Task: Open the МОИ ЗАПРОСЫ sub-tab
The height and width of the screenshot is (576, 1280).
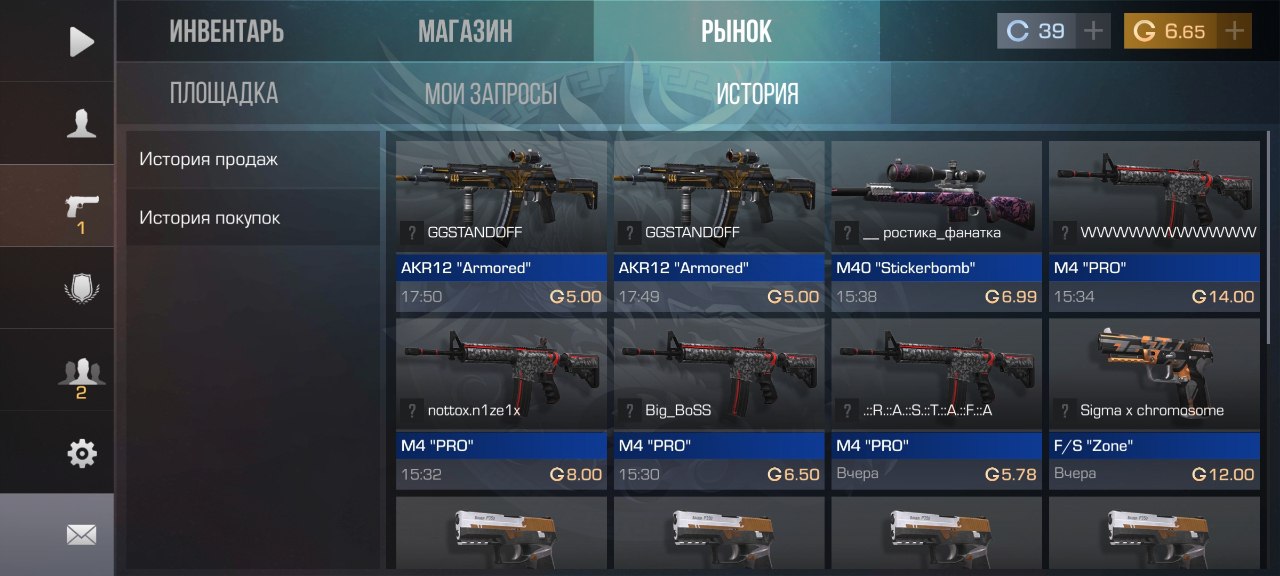Action: 490,94
